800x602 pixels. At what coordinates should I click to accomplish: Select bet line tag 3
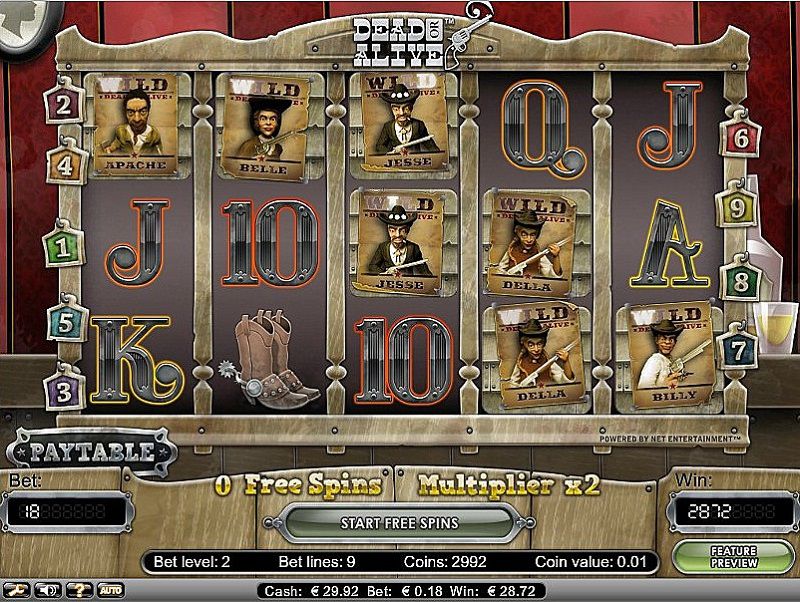click(64, 390)
